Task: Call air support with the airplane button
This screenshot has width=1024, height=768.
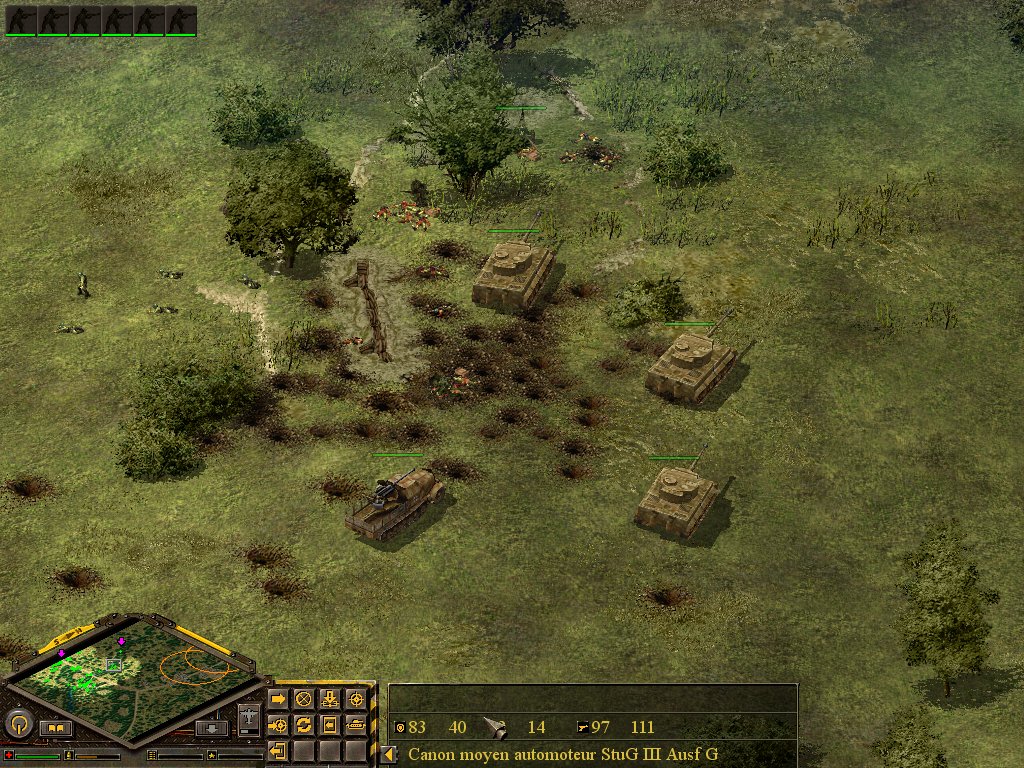Action: click(249, 719)
